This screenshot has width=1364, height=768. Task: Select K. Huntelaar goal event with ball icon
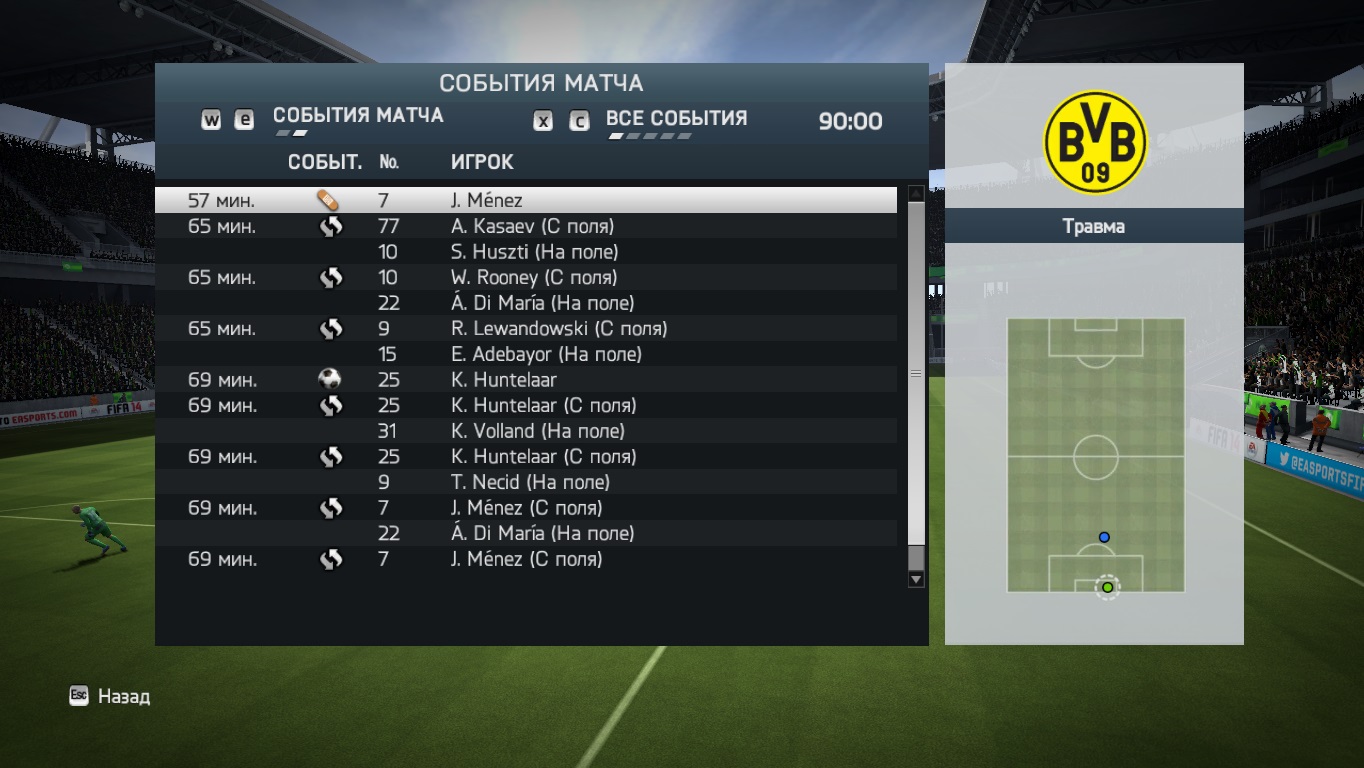click(525, 380)
